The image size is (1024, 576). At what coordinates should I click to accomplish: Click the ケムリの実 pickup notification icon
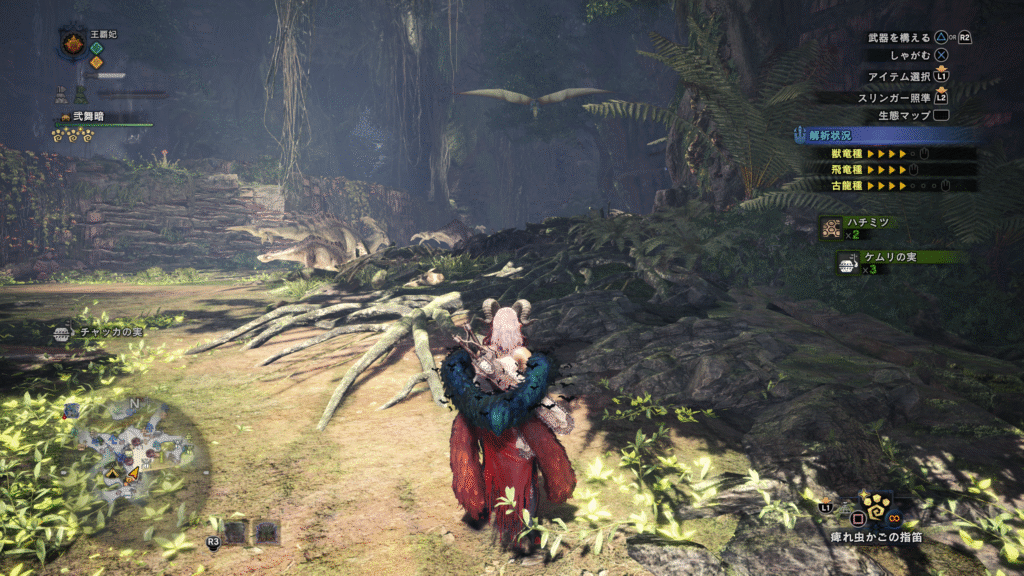click(x=848, y=263)
